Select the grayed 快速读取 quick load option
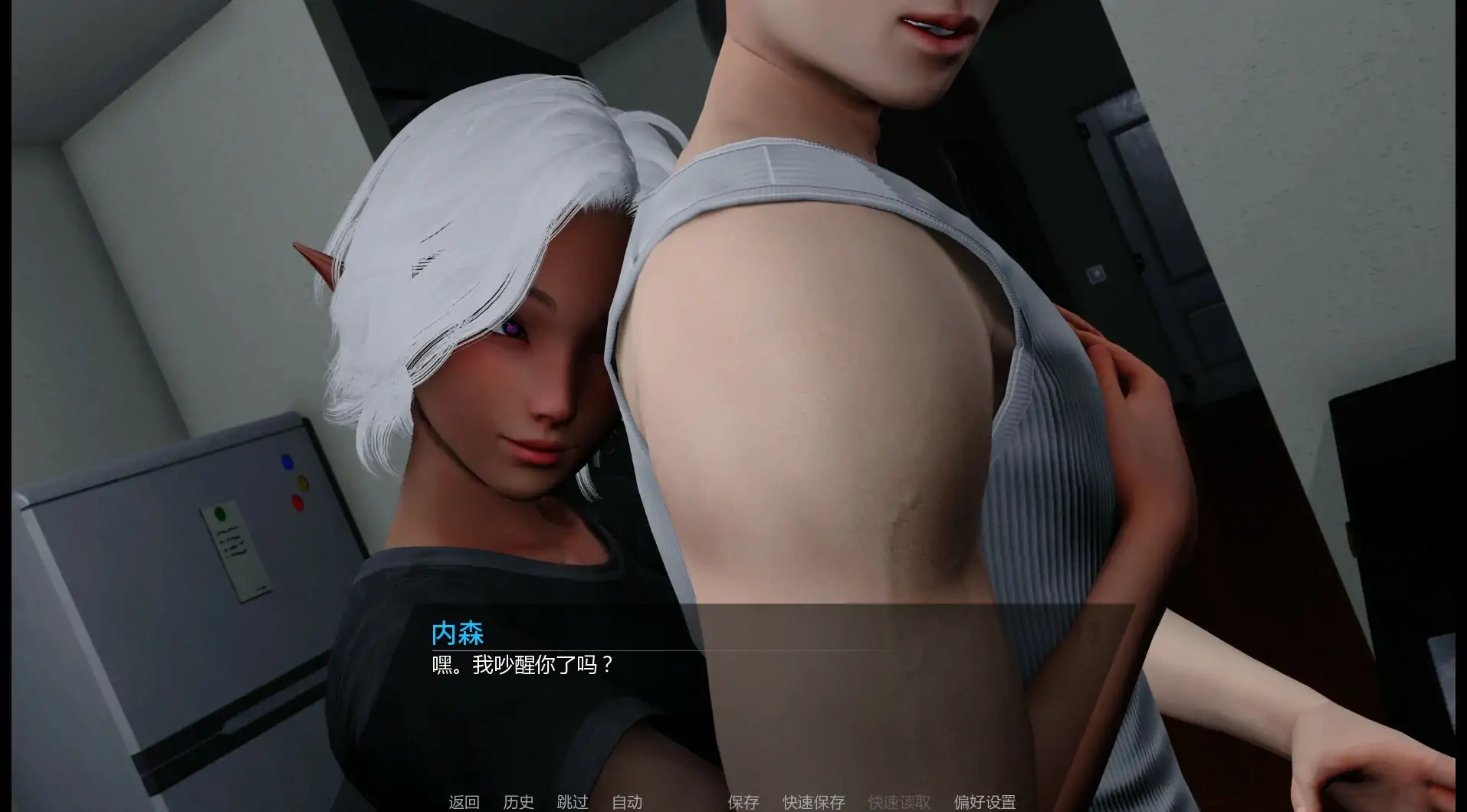The image size is (1467, 812). tap(897, 803)
